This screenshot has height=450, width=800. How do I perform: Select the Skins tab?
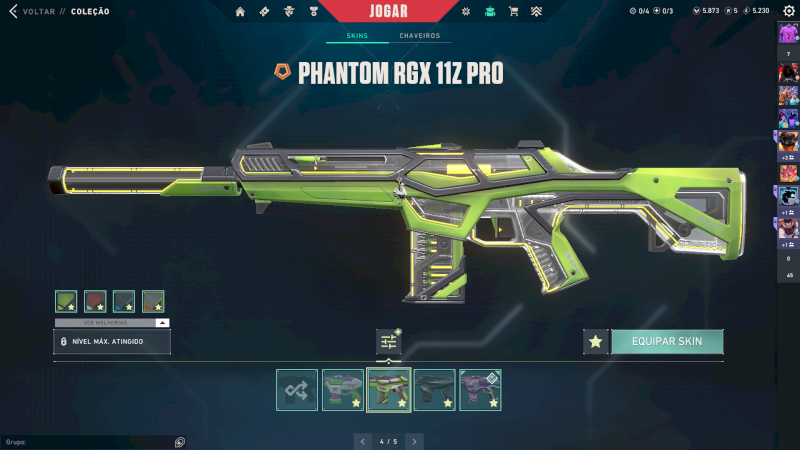(x=357, y=36)
